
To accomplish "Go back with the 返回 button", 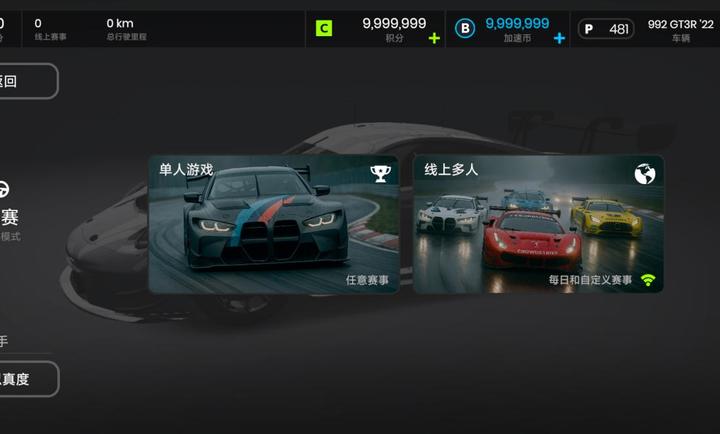I will (x=27, y=81).
